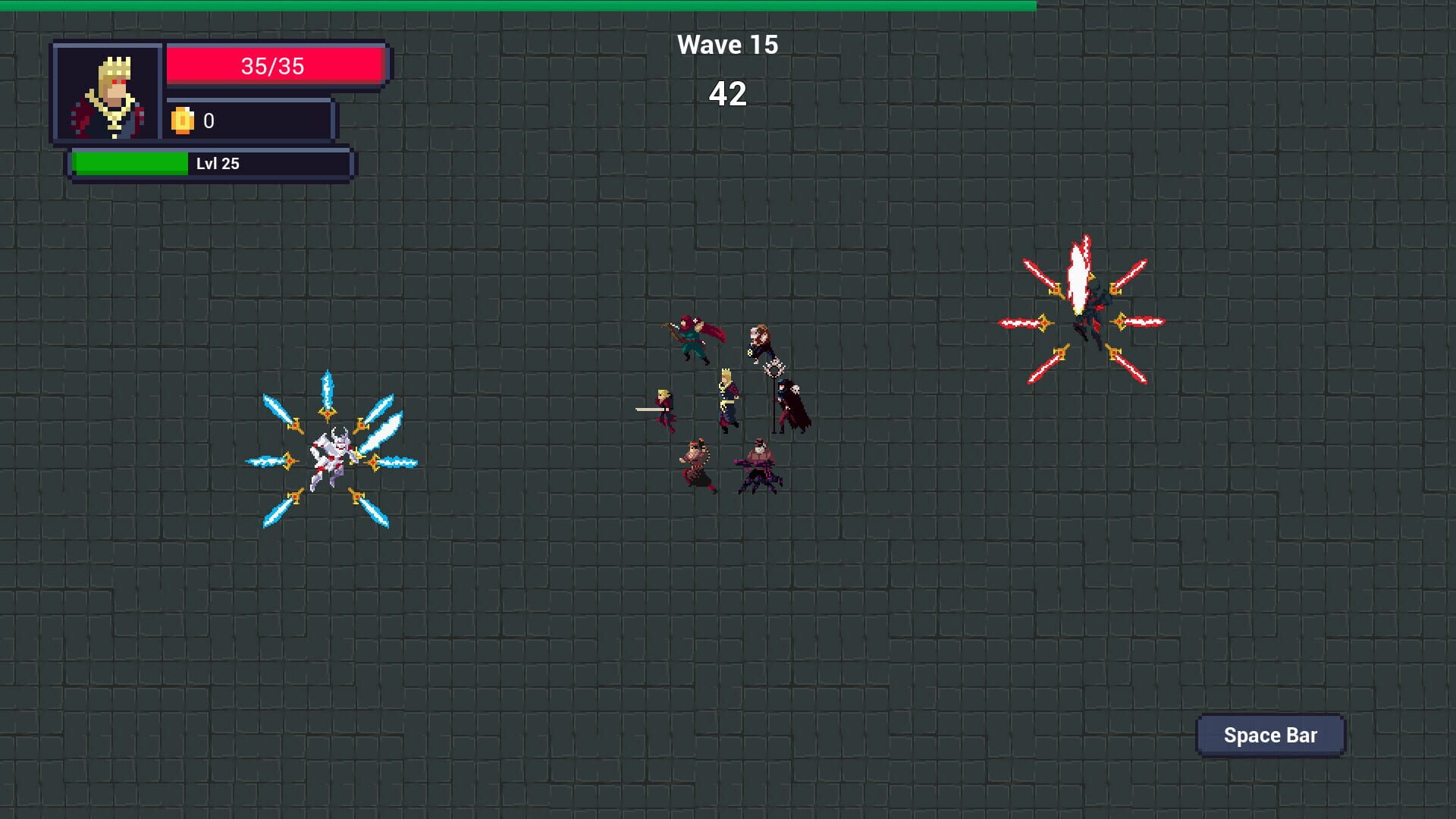This screenshot has height=819, width=1456.
Task: Click the green progress bar at top
Action: [x=516, y=5]
